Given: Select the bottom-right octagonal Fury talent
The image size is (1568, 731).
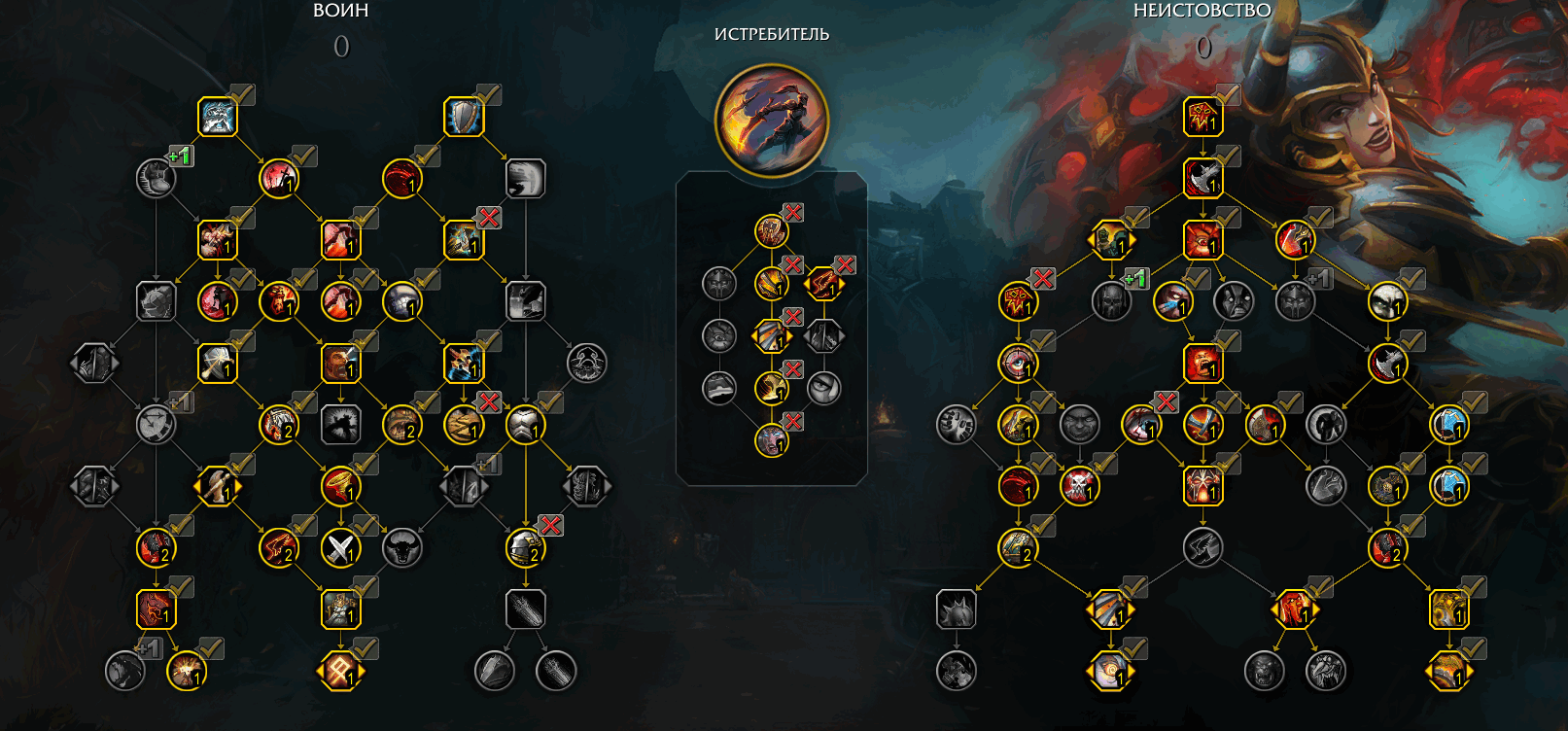Looking at the screenshot, I should [x=1448, y=671].
